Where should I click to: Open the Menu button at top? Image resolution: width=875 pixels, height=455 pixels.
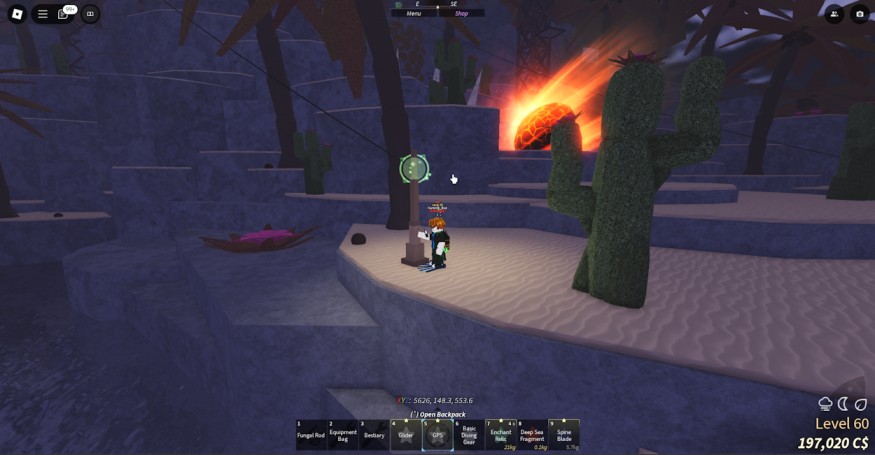click(413, 13)
